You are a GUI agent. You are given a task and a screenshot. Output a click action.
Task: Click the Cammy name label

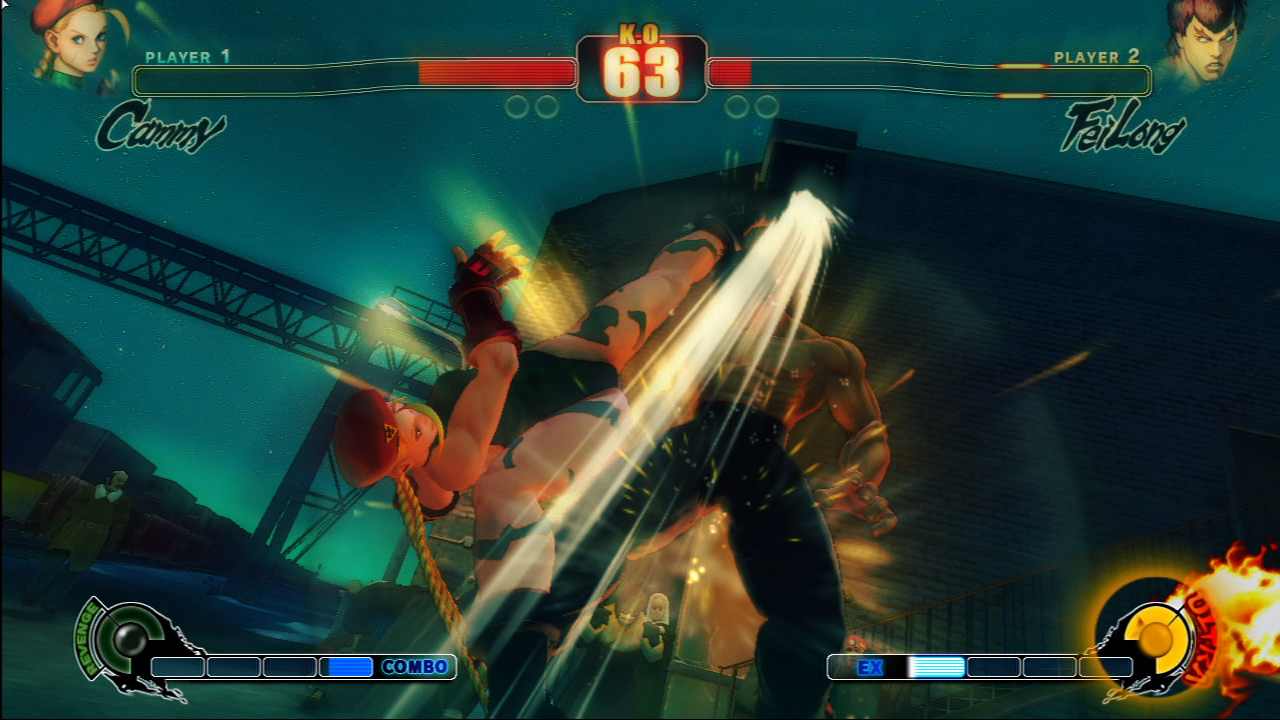pyautogui.click(x=160, y=128)
